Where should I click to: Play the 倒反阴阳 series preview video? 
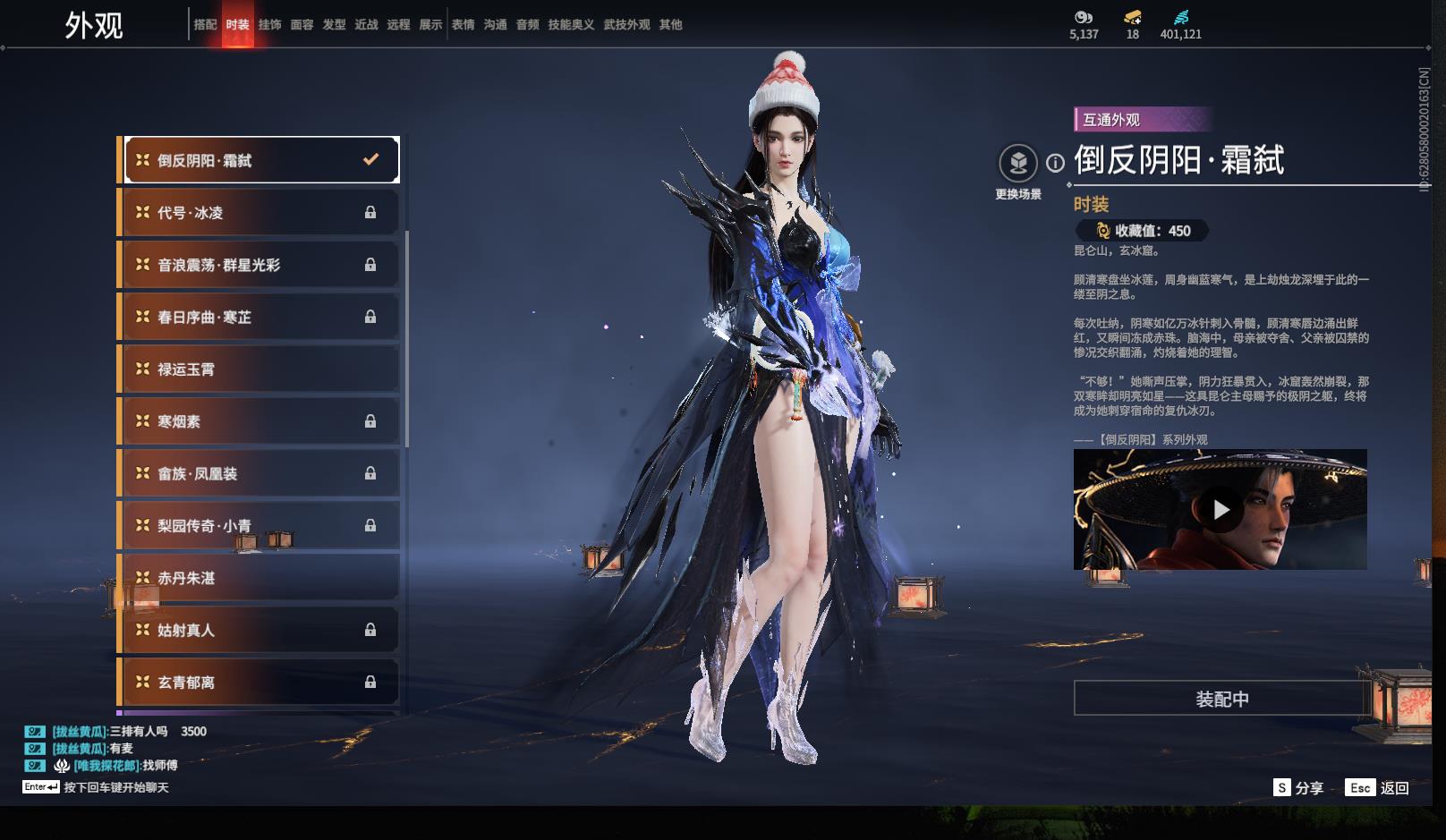tap(1221, 510)
